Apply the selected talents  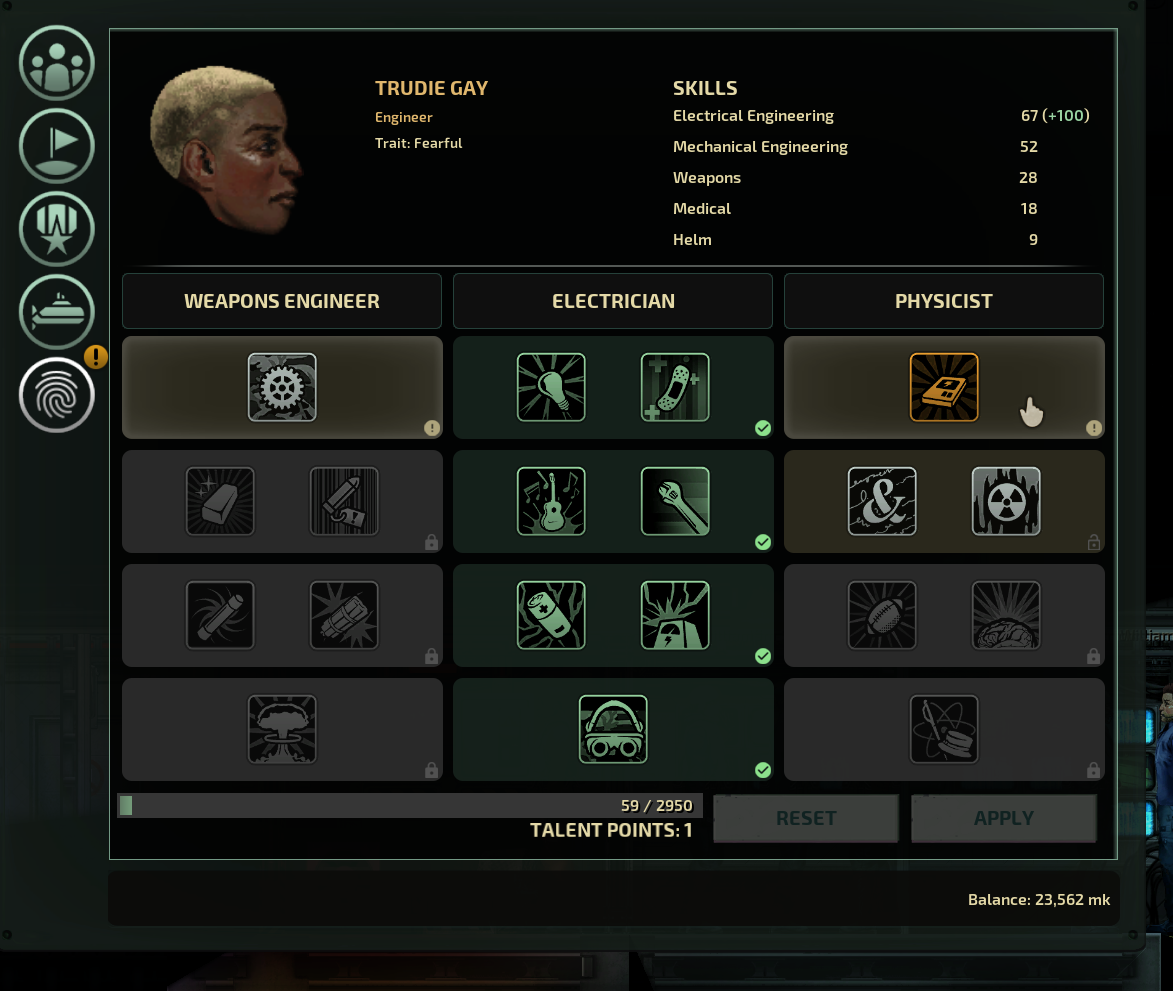(1004, 818)
